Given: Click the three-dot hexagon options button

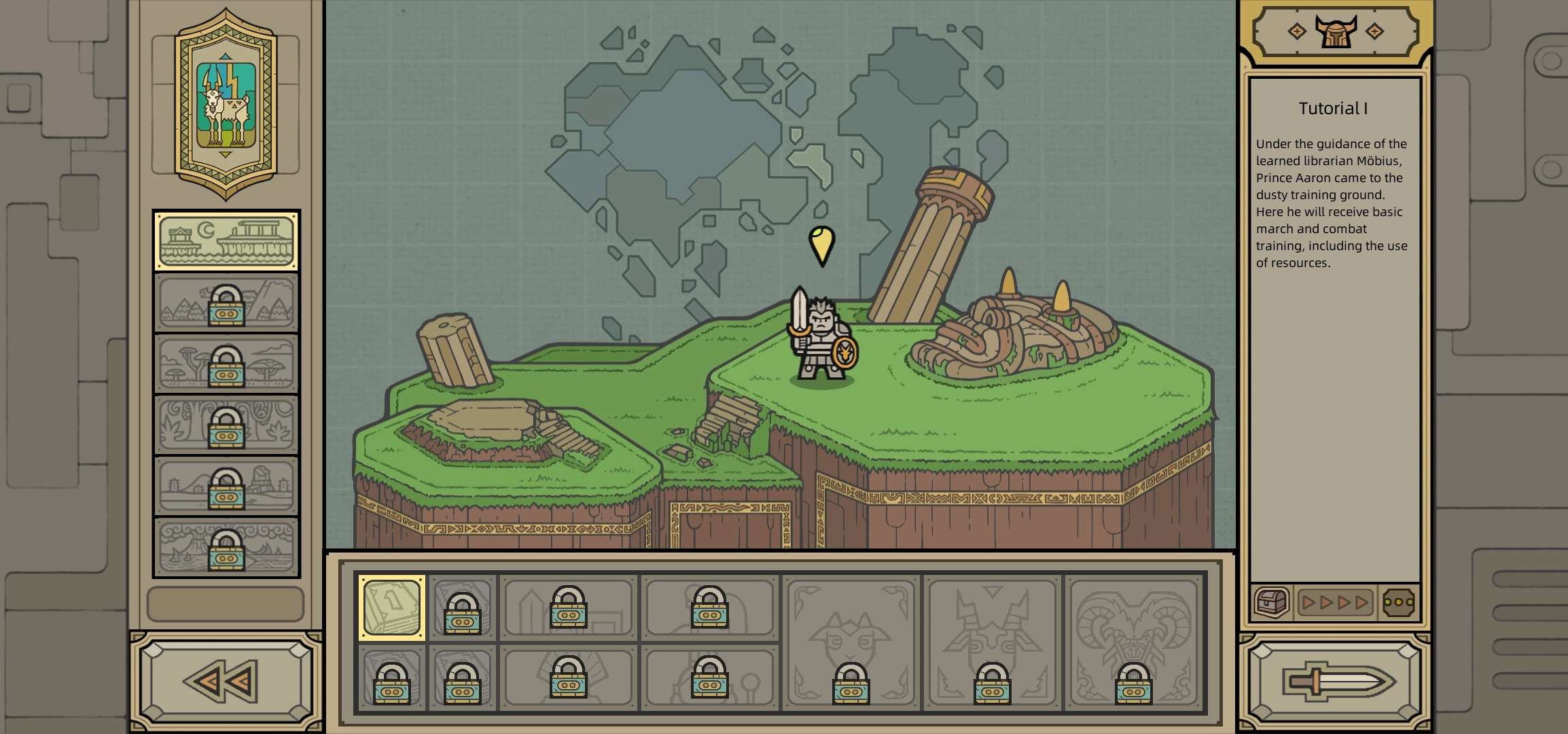Looking at the screenshot, I should (x=1398, y=602).
